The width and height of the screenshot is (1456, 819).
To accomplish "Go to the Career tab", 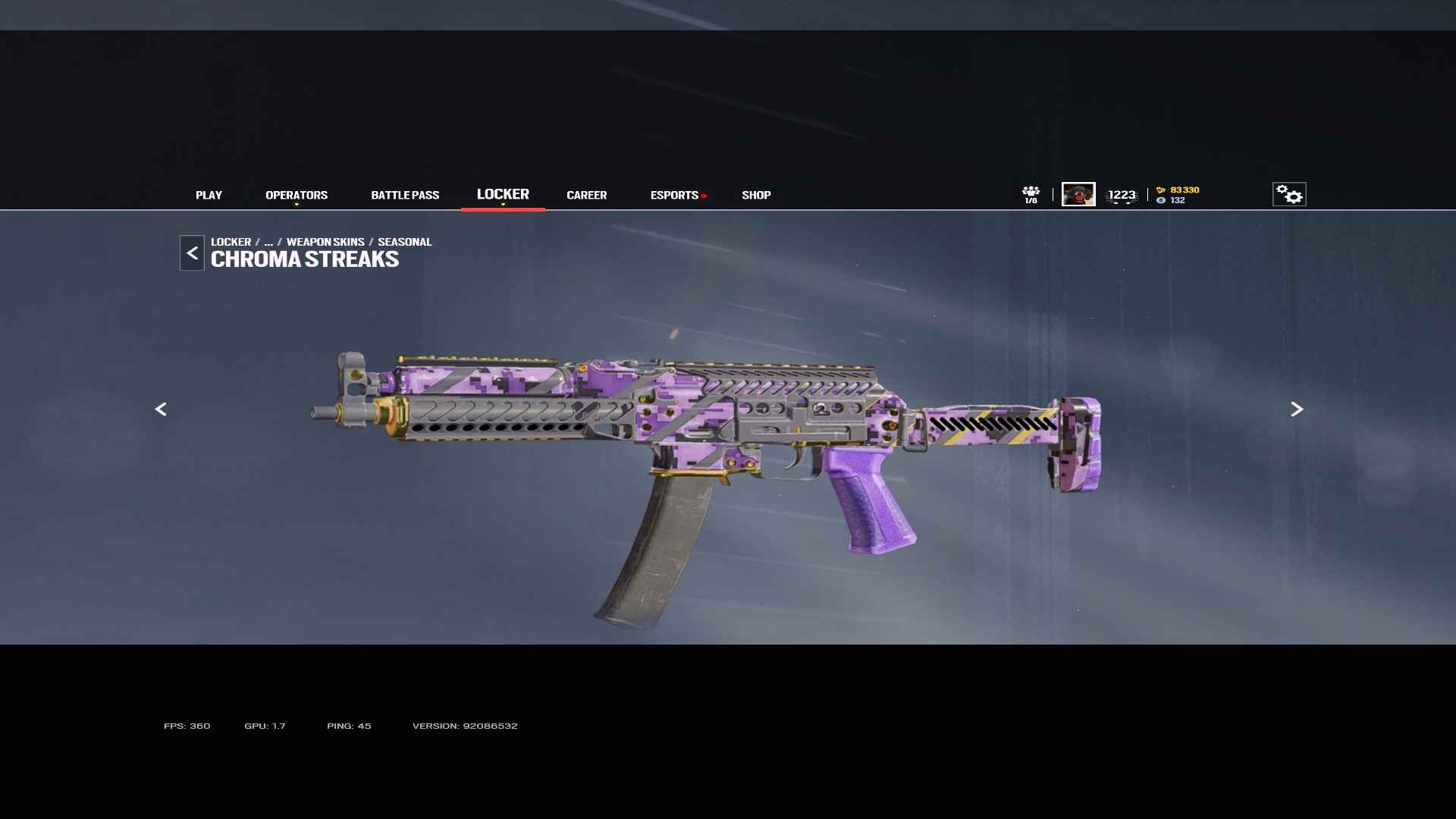I will tap(586, 196).
